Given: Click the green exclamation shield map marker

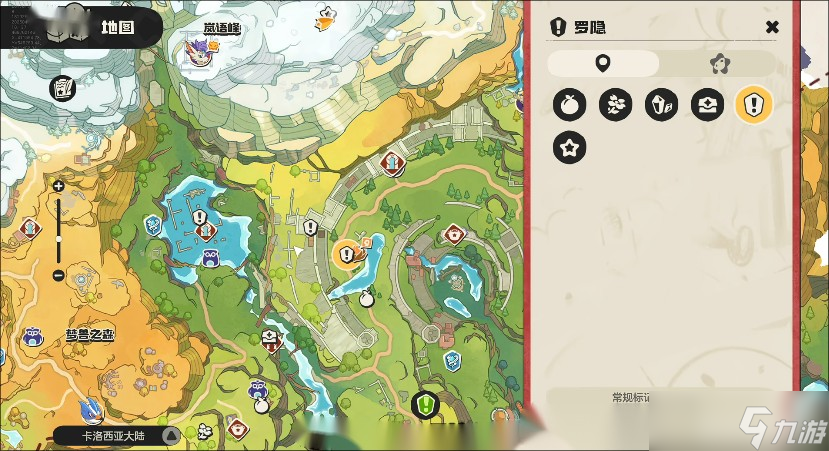Looking at the screenshot, I should (x=425, y=405).
